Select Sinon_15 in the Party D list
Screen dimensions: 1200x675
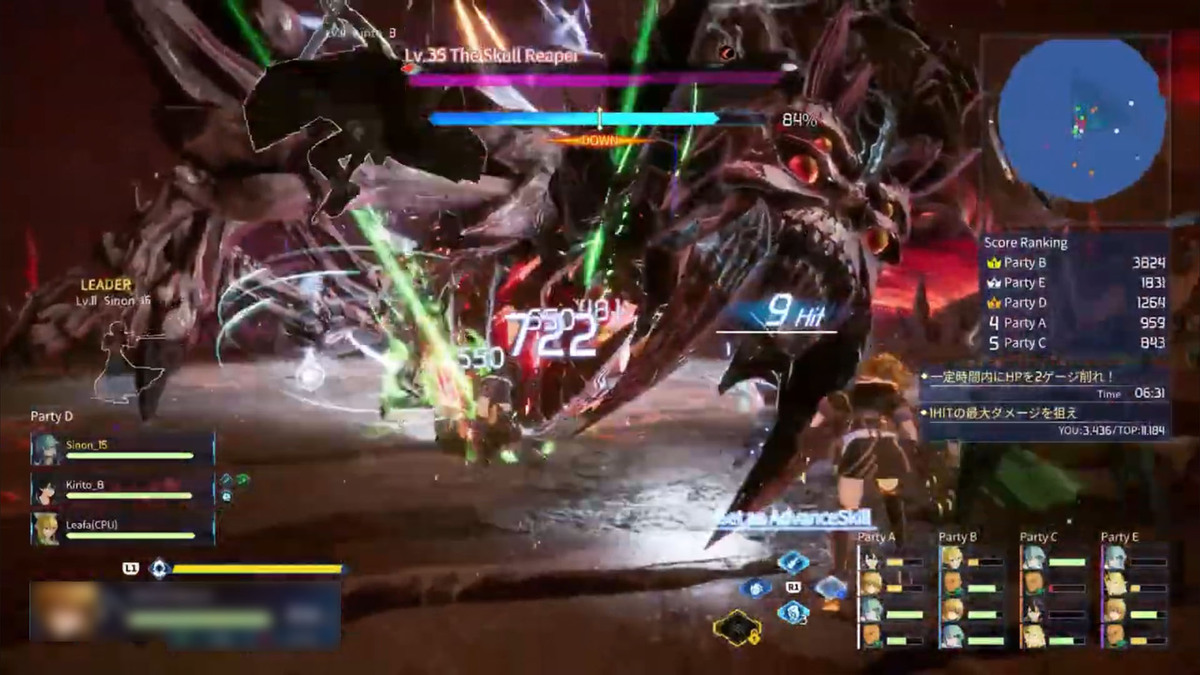122,449
